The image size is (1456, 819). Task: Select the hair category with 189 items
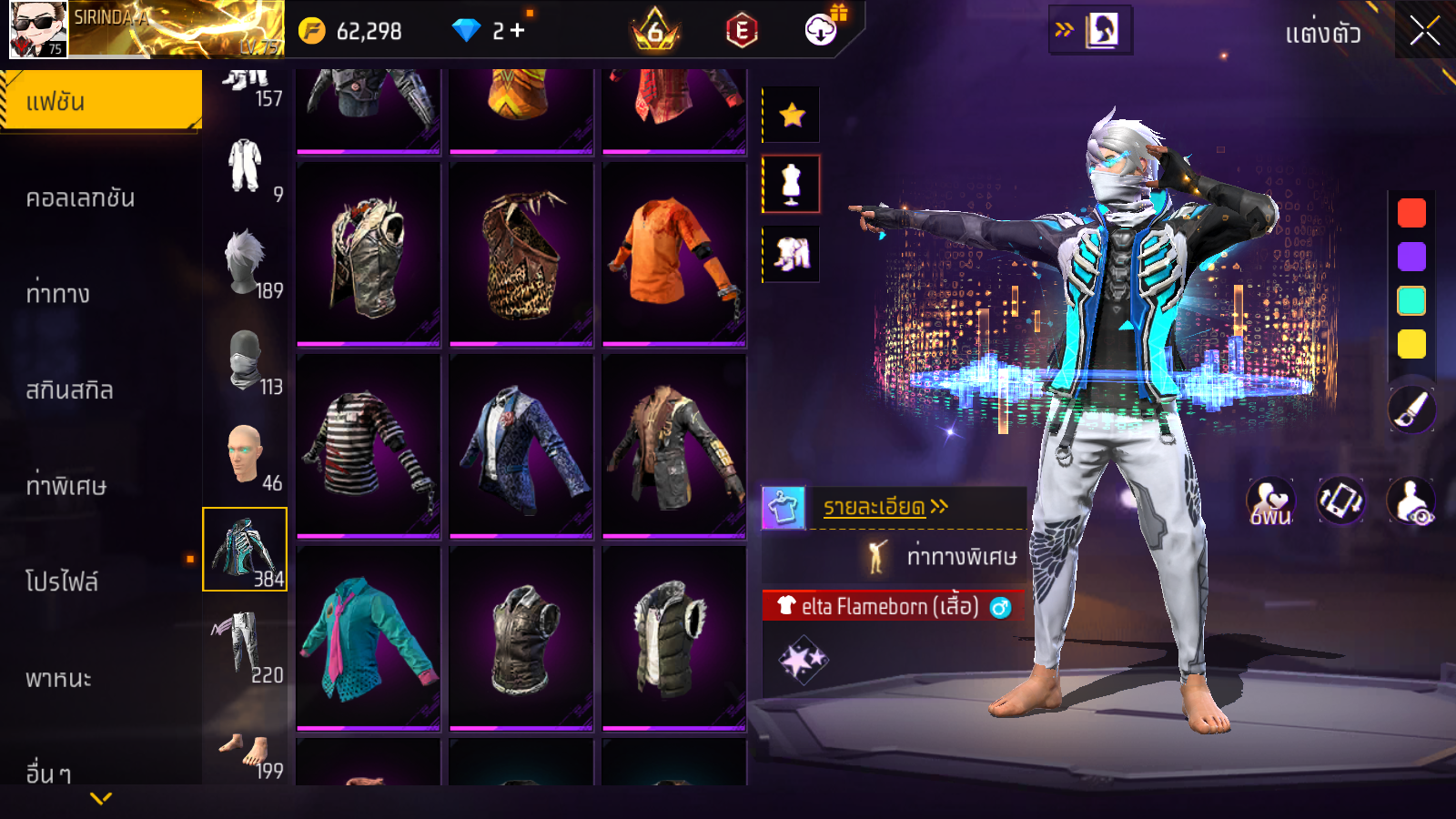[x=246, y=264]
